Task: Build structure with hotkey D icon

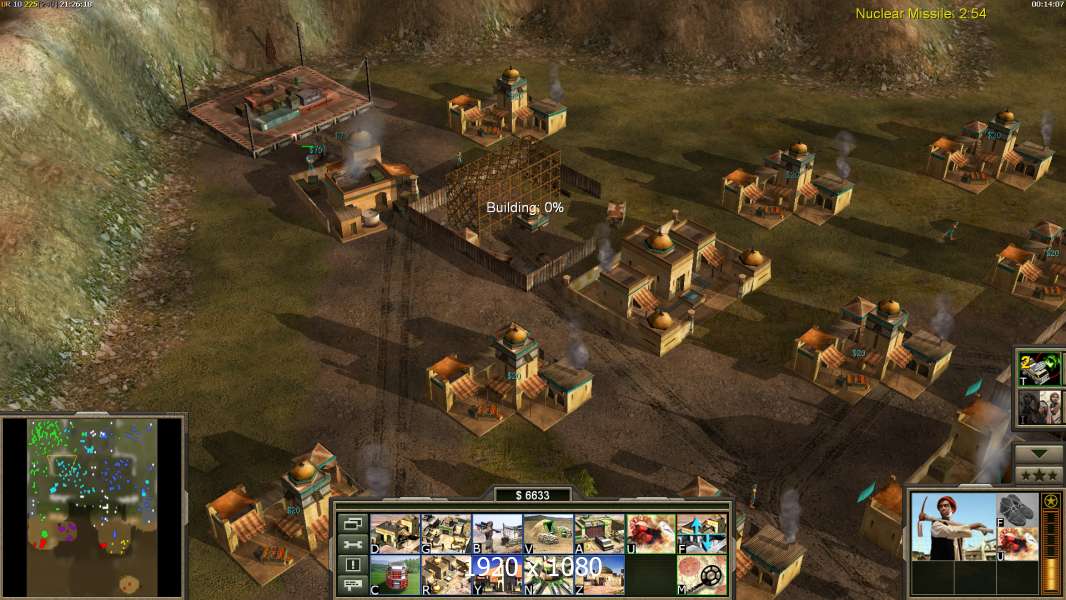Action: pyautogui.click(x=394, y=533)
